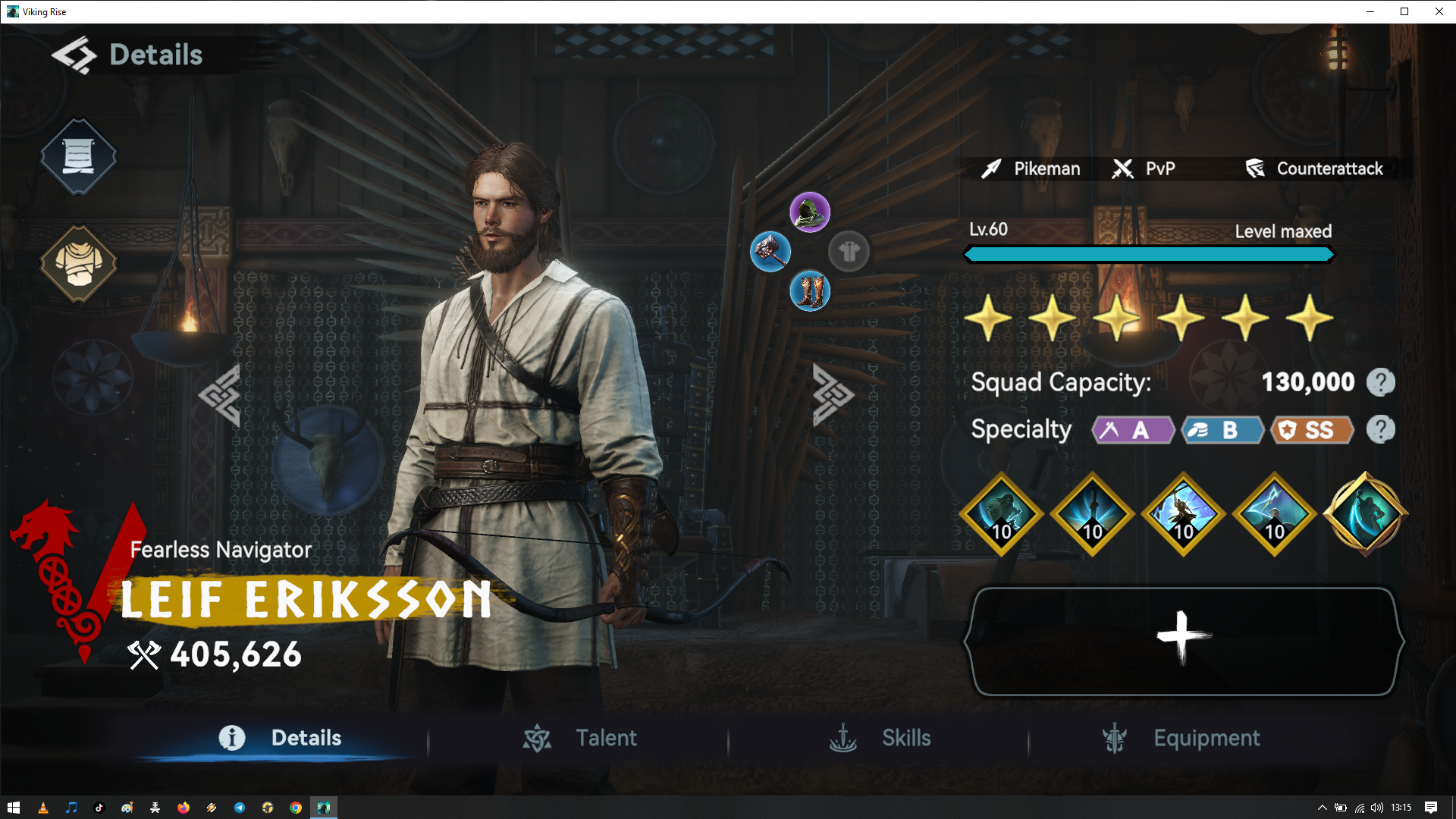
Task: Click the large plus button panel
Action: pyautogui.click(x=1183, y=641)
